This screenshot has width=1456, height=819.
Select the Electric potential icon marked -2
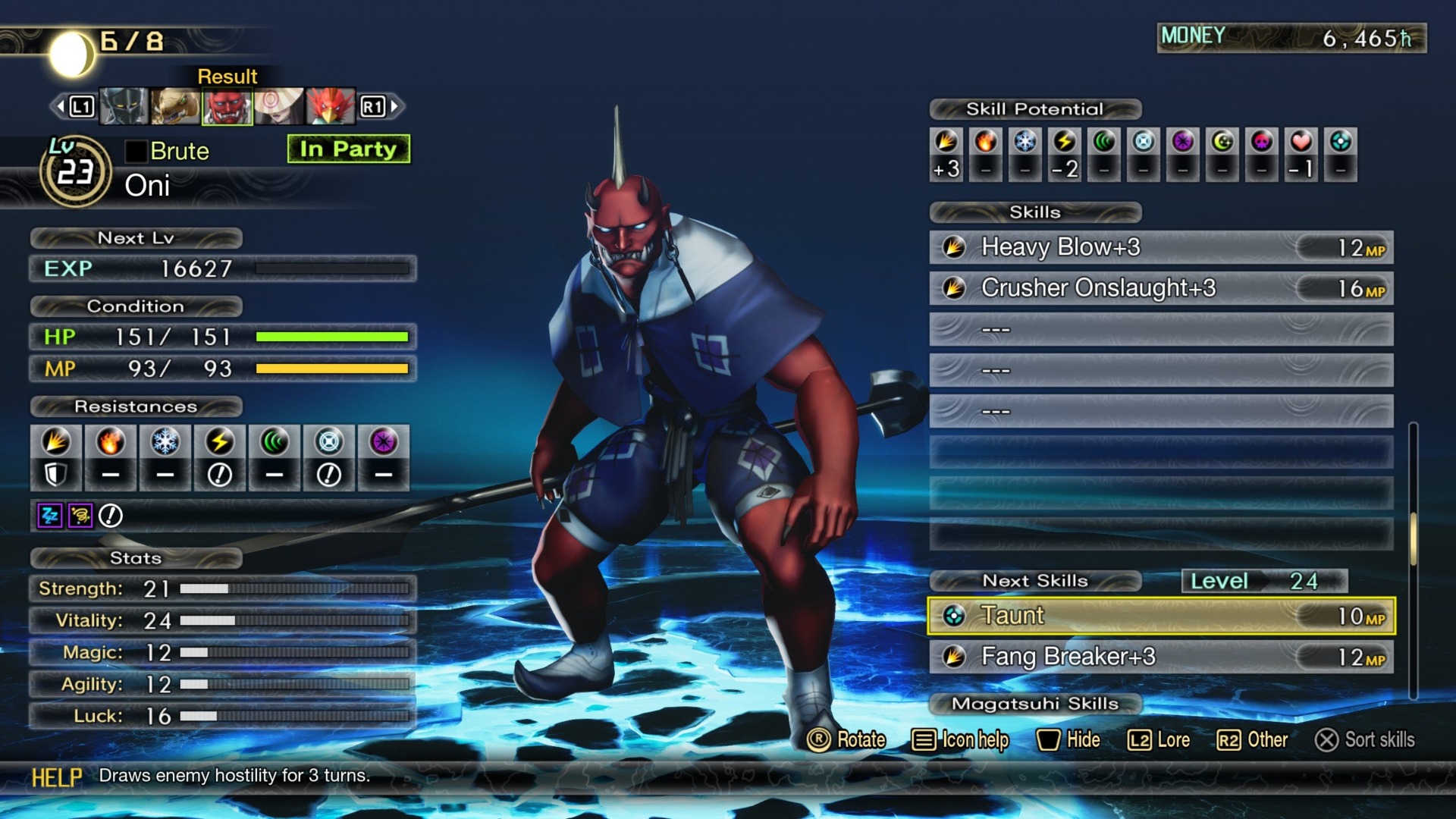(1066, 143)
